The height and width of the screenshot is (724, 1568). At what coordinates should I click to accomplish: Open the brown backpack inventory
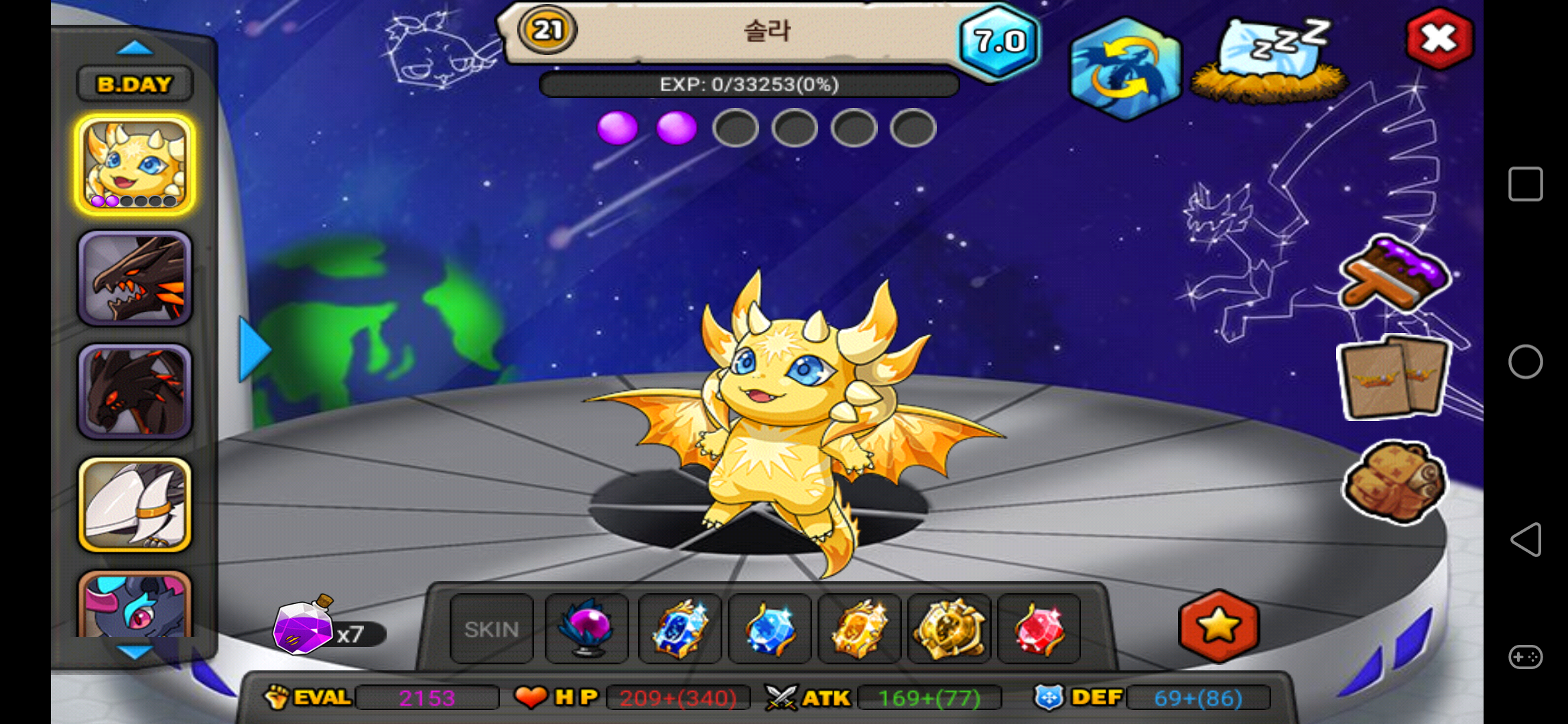pyautogui.click(x=1394, y=480)
